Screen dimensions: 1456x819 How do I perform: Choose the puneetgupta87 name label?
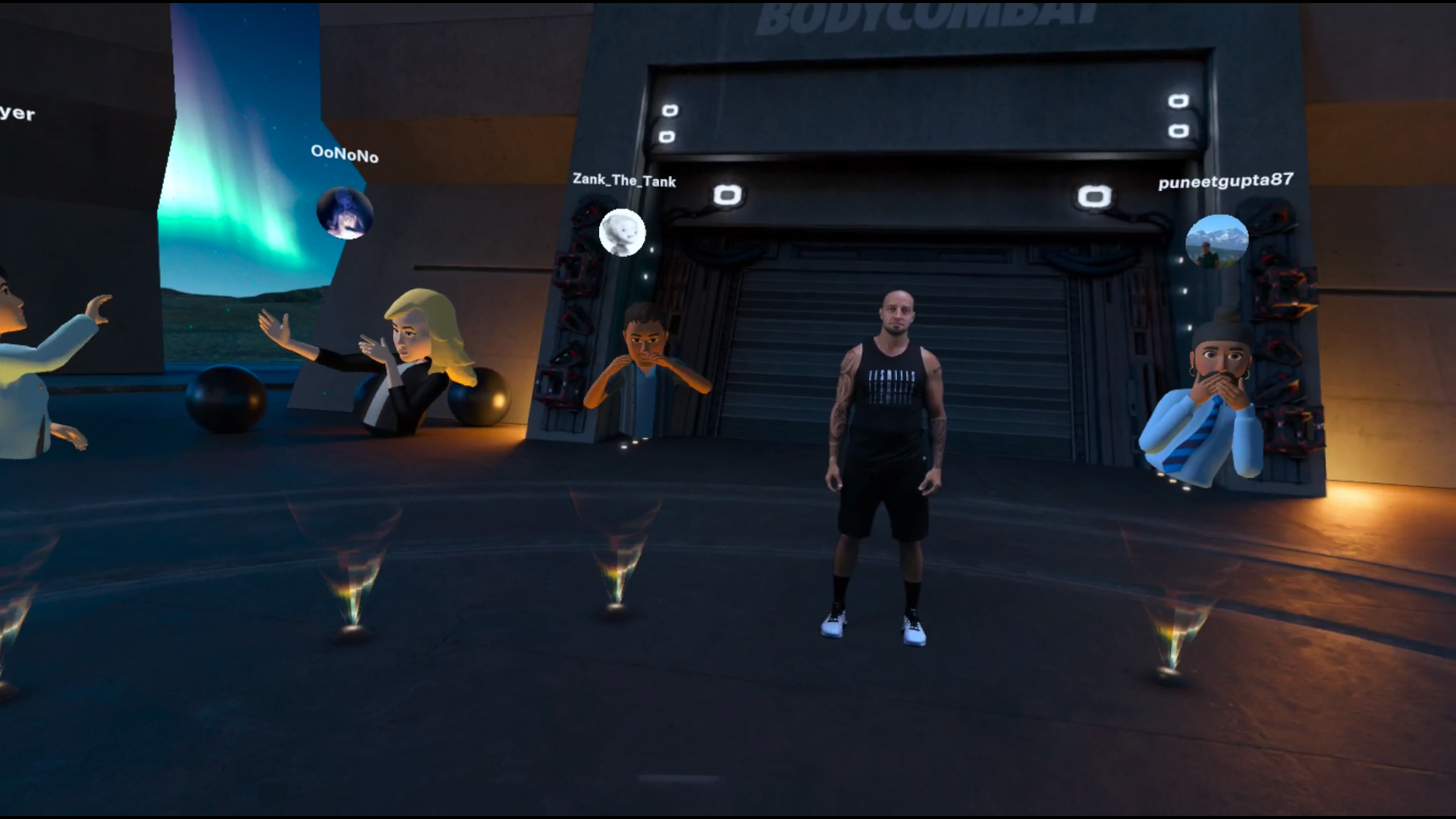1225,181
